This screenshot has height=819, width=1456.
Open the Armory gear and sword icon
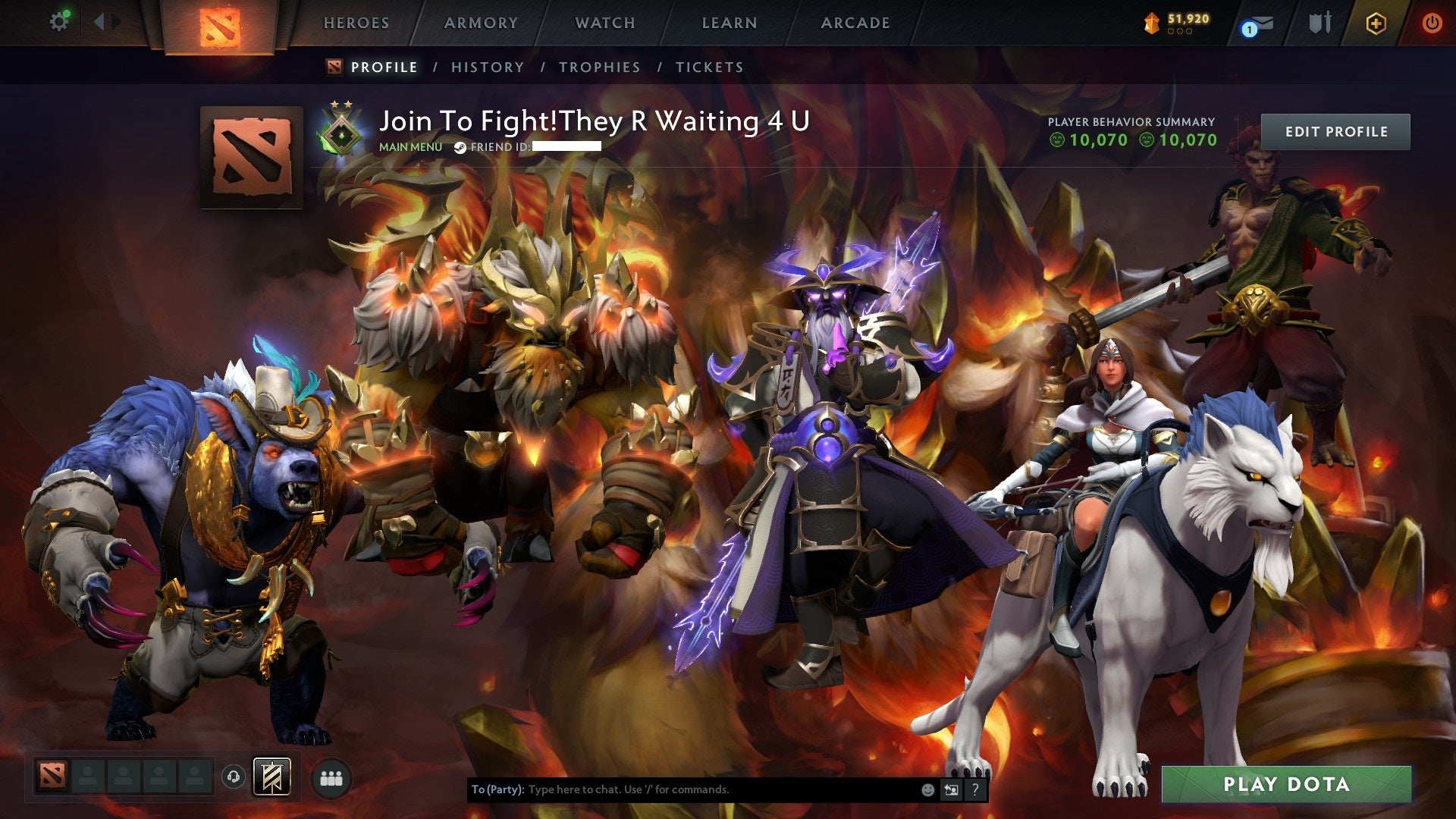[1319, 23]
